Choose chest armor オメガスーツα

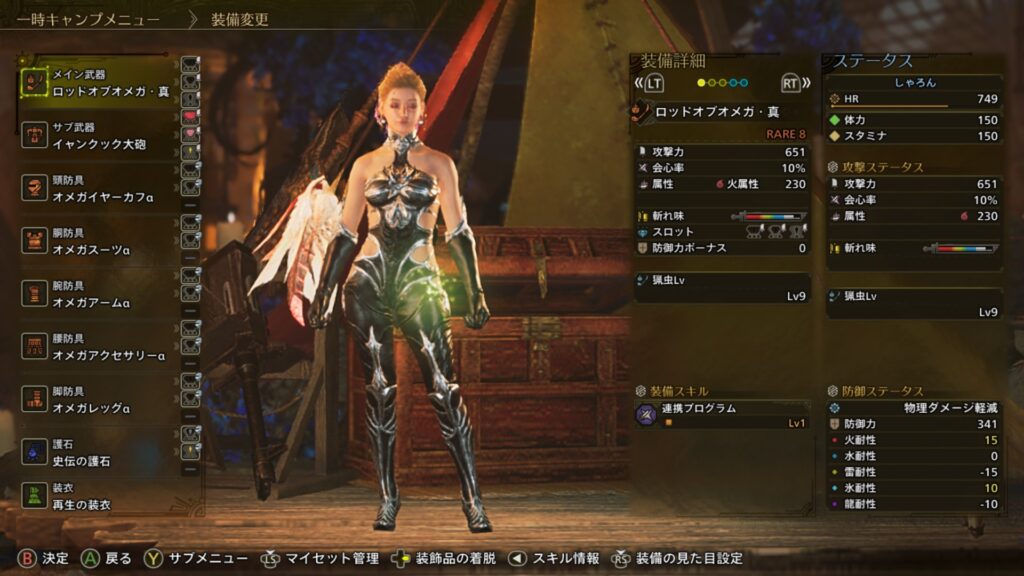pos(98,241)
